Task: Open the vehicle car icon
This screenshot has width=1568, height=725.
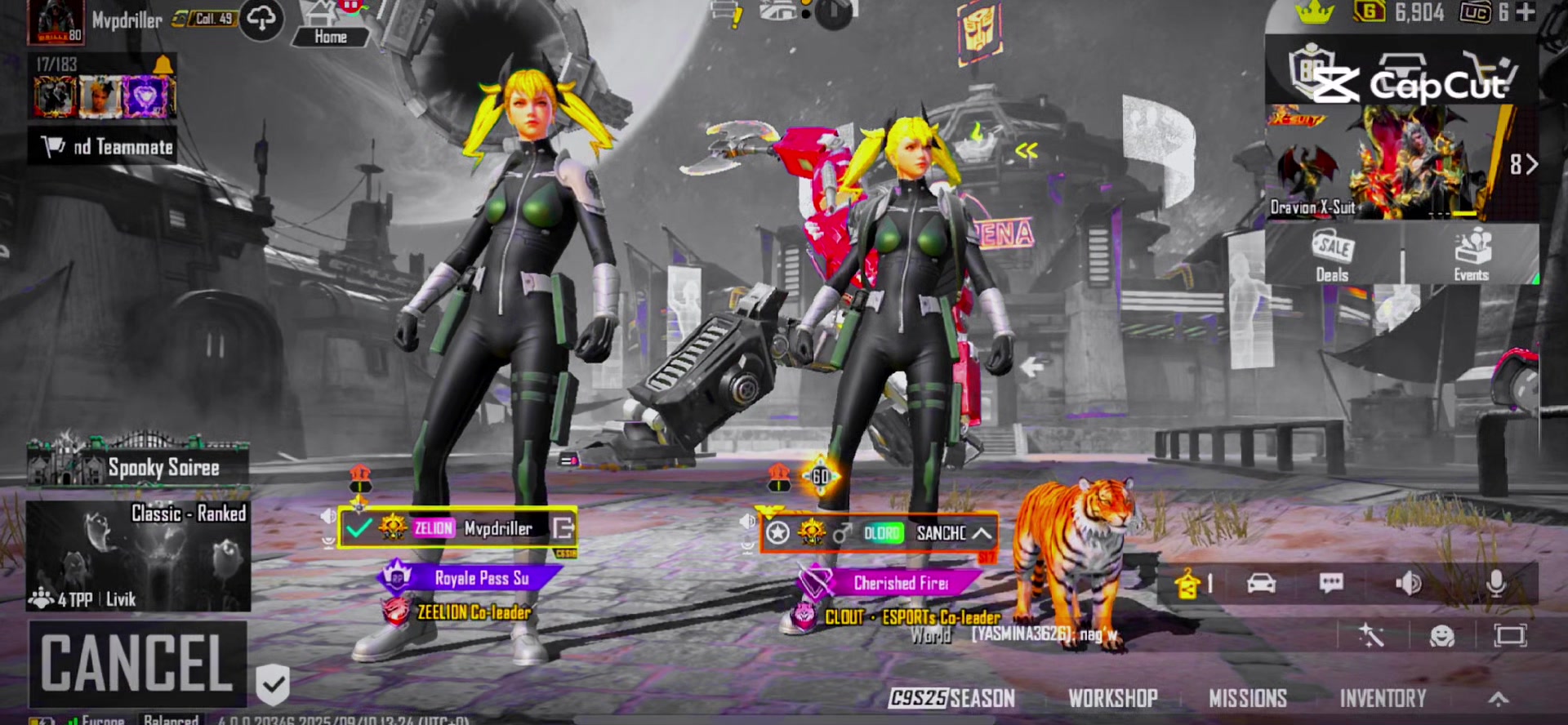Action: pos(1261,583)
